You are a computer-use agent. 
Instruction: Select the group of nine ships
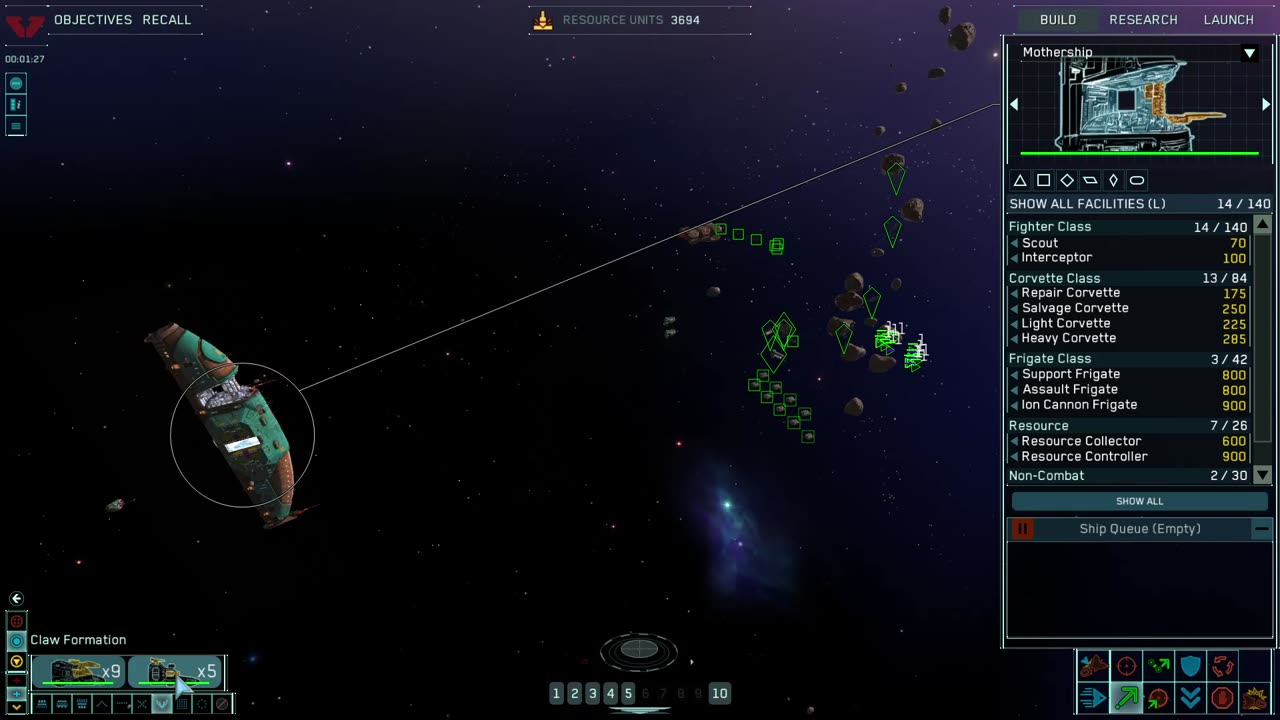[x=78, y=672]
